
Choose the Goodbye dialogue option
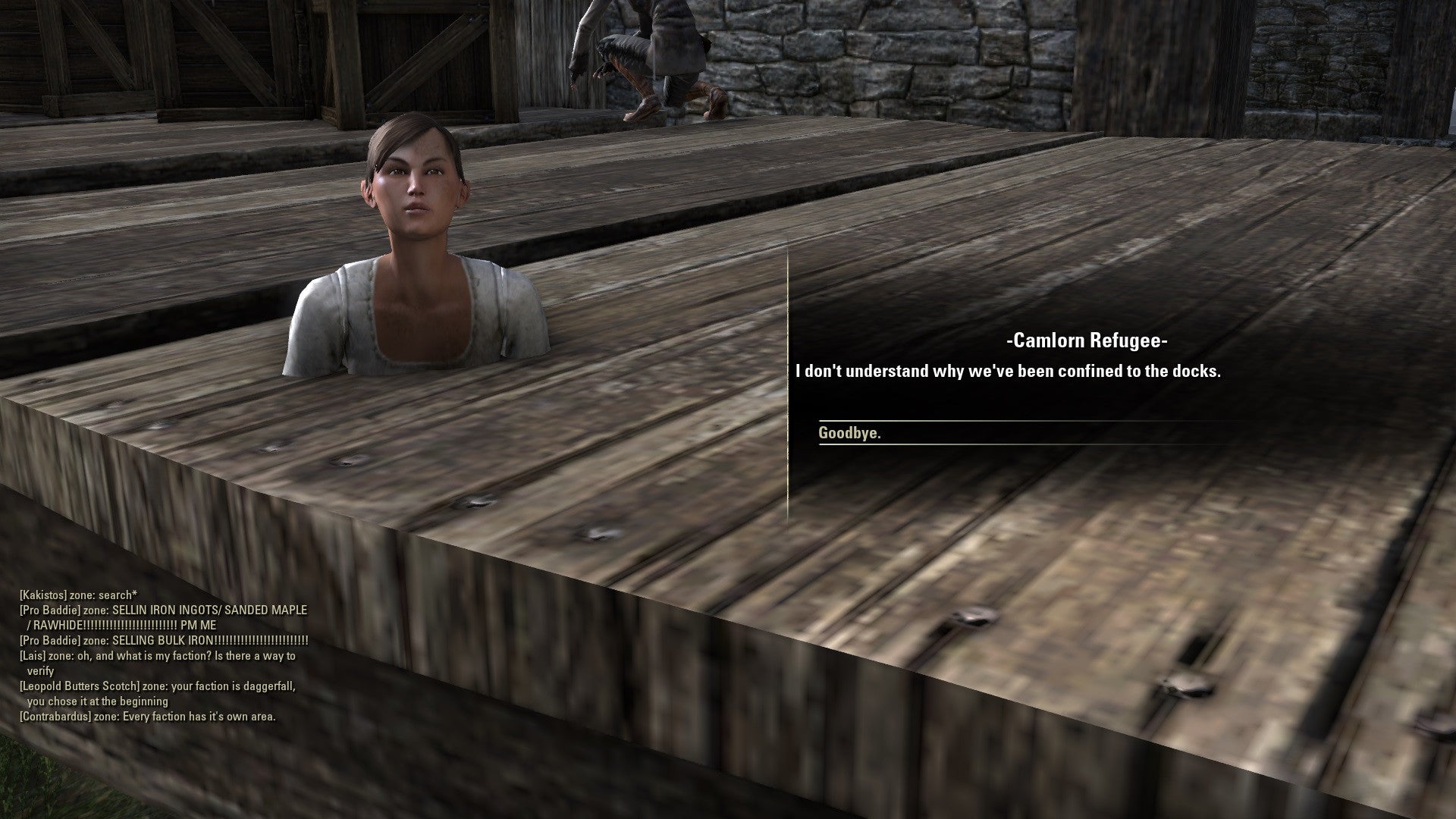click(x=850, y=433)
